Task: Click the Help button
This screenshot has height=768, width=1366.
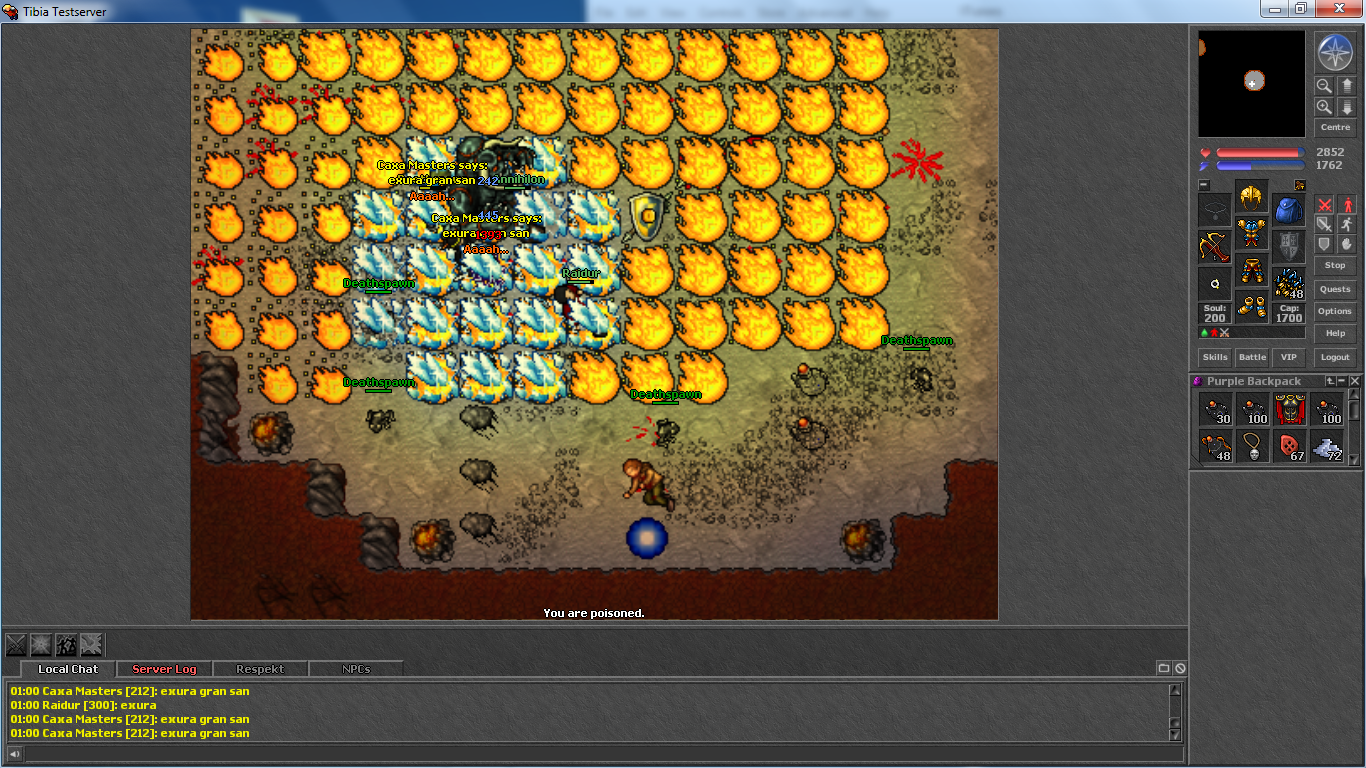Action: tap(1335, 333)
